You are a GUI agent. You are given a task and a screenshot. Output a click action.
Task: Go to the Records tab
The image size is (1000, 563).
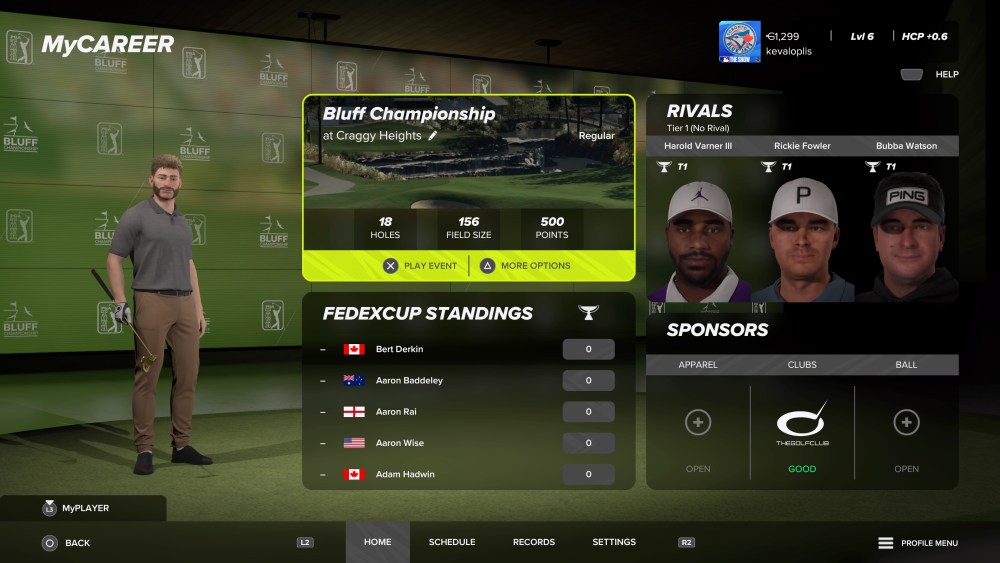point(534,542)
